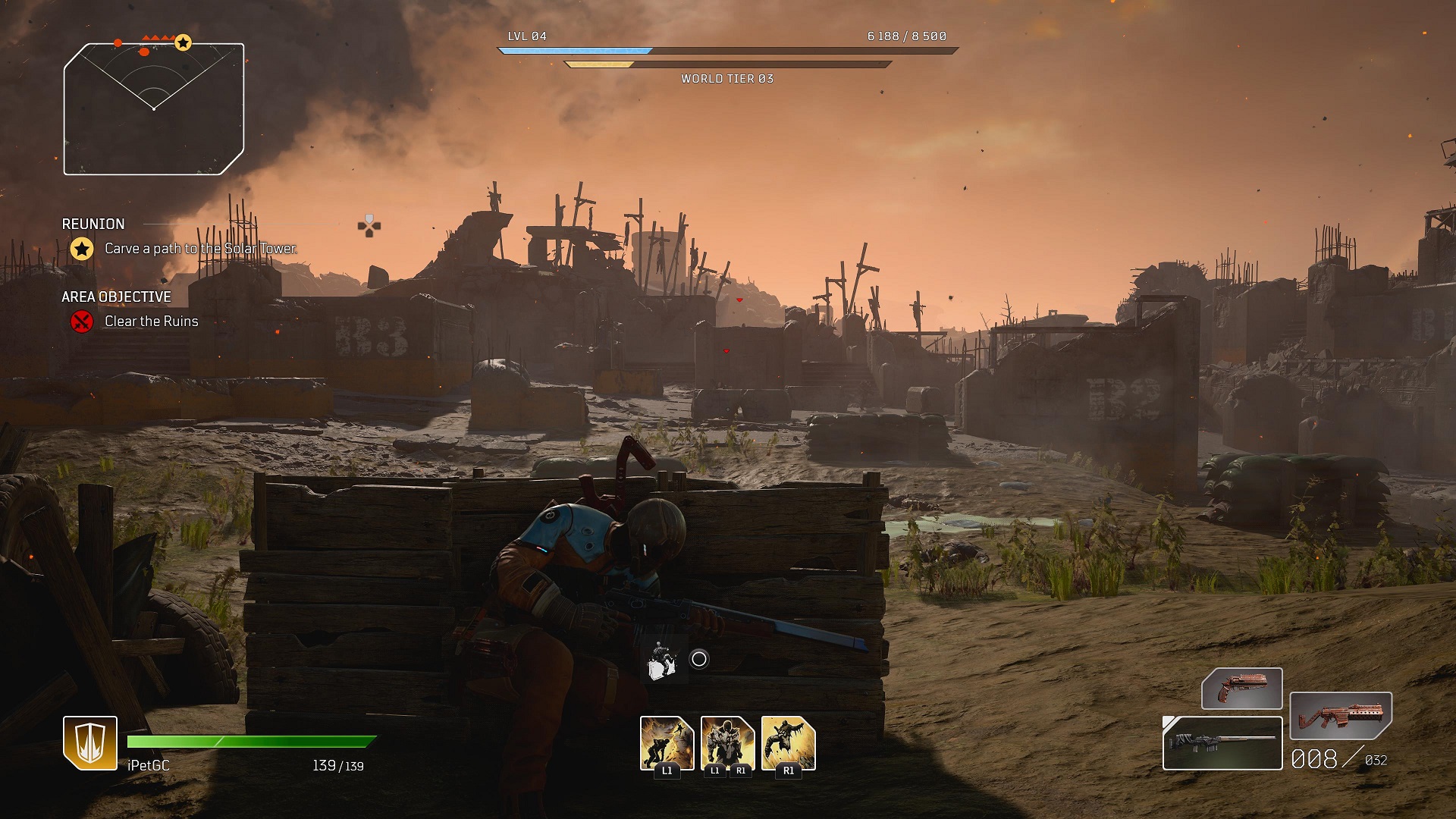Image resolution: width=1456 pixels, height=819 pixels.
Task: Select the long-barrel rifle weapon slot
Action: [1222, 743]
